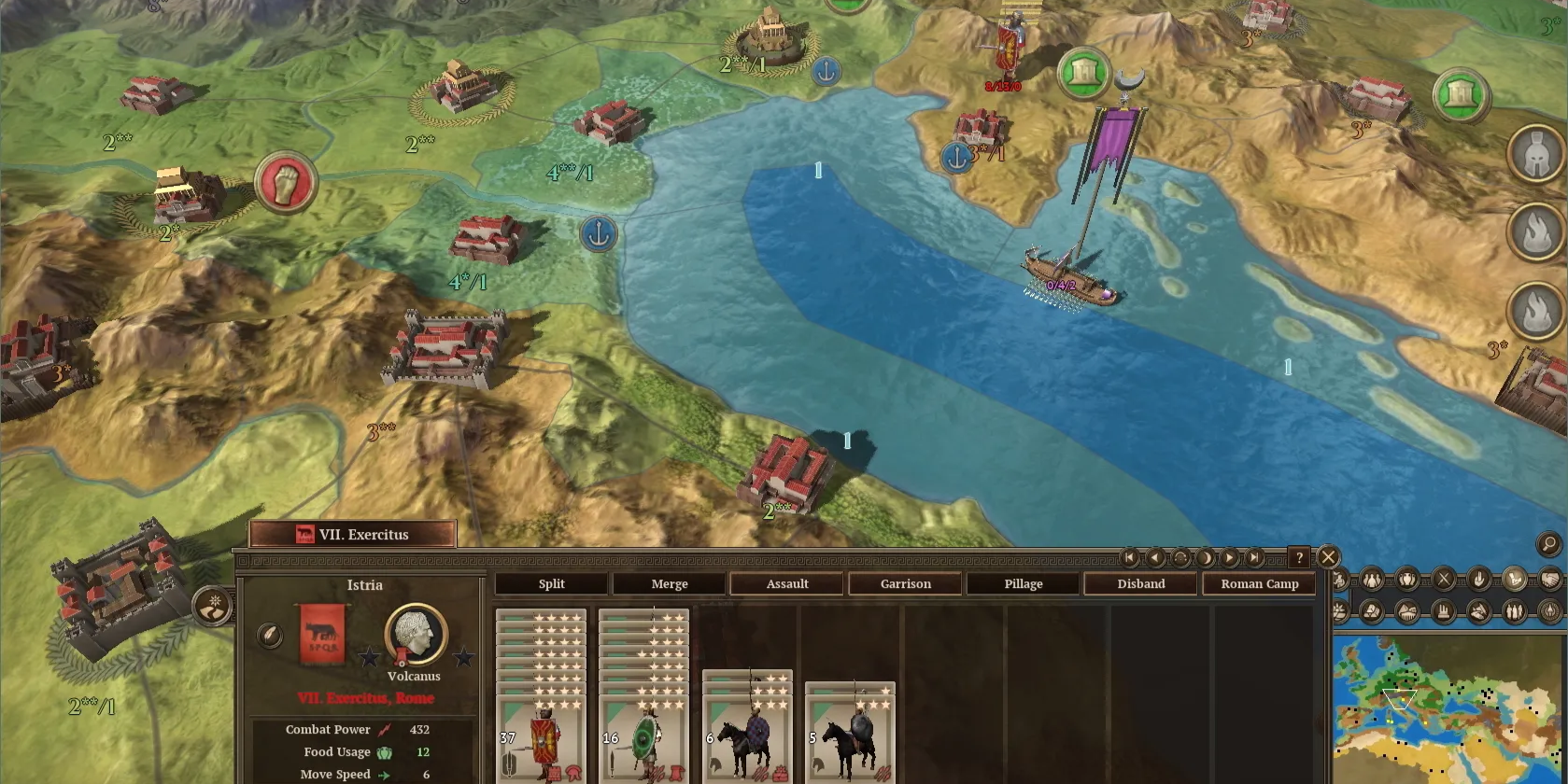Click the VII. Exercitus, Rome text link
This screenshot has width=1568, height=784.
(x=367, y=697)
